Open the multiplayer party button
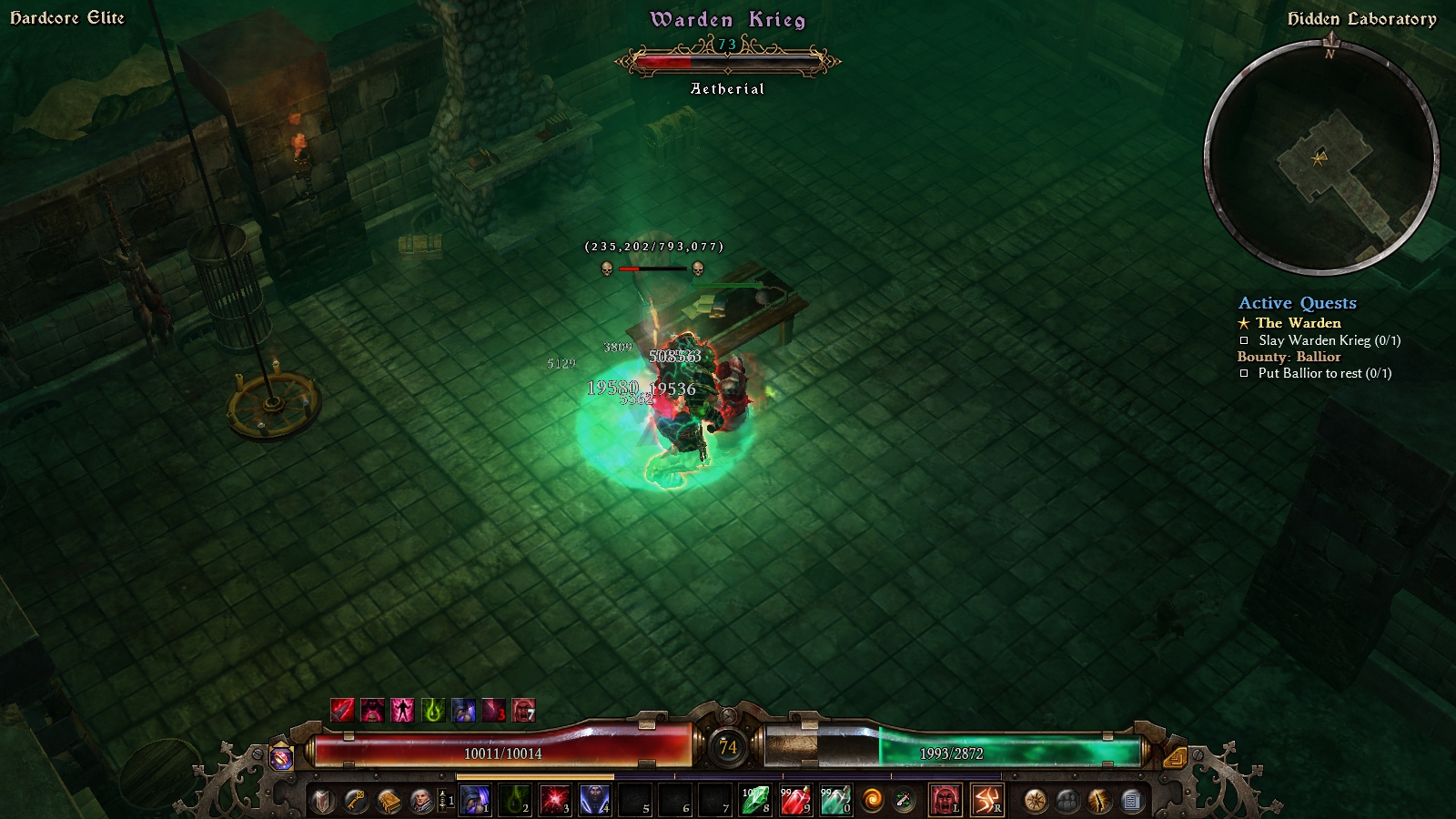 pos(1067,801)
